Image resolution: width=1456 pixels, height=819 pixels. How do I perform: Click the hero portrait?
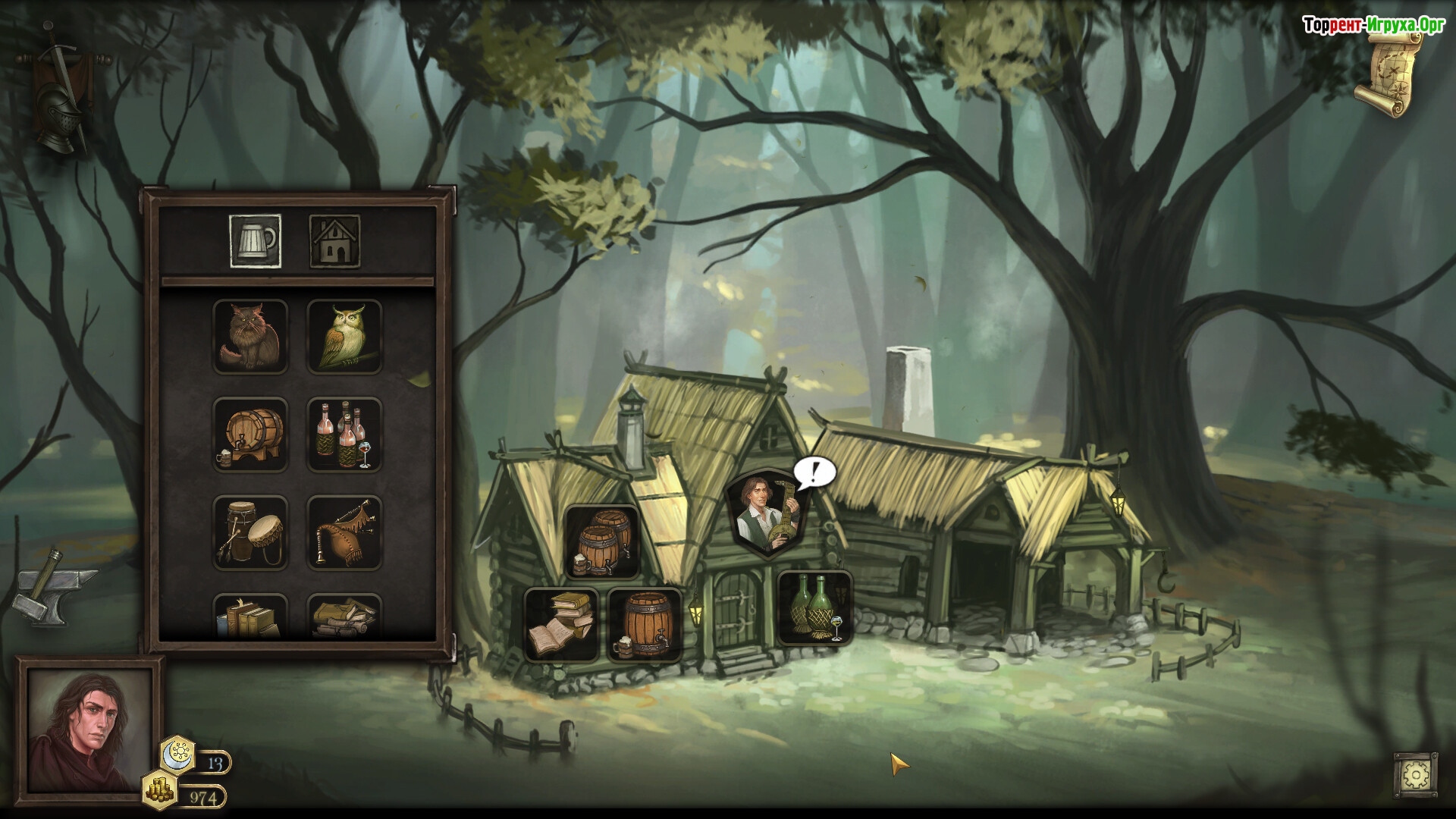pos(89,731)
